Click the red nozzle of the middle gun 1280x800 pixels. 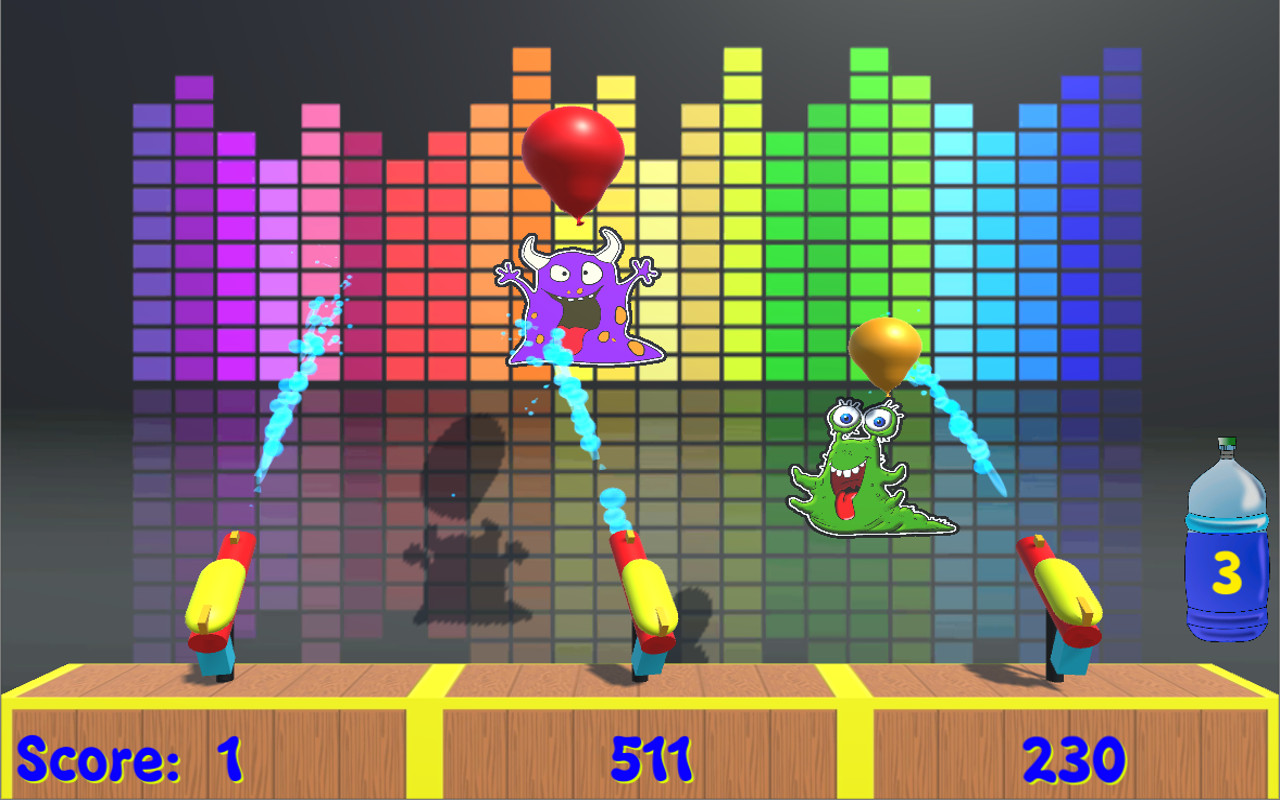(x=625, y=545)
